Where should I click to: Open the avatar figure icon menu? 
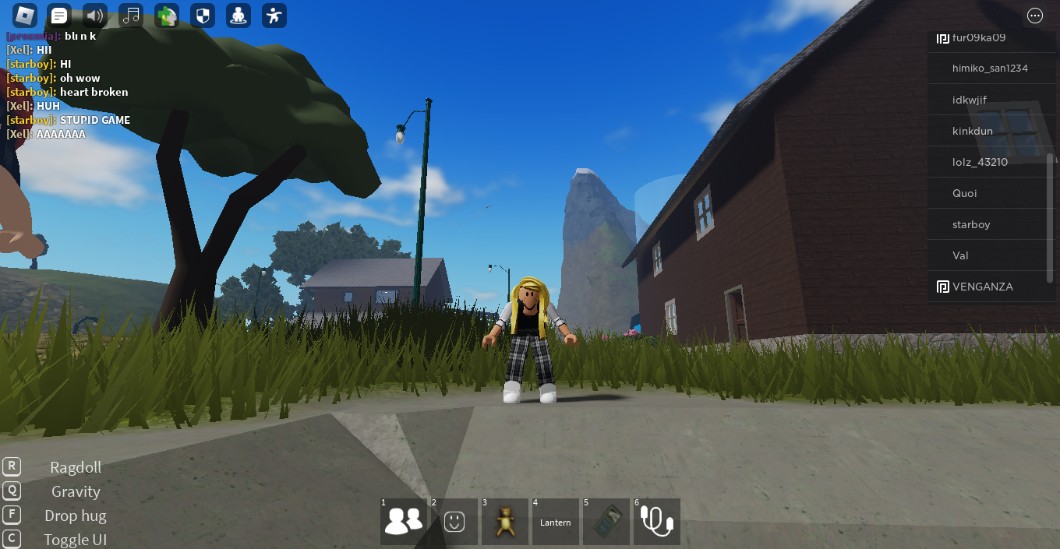(x=238, y=15)
